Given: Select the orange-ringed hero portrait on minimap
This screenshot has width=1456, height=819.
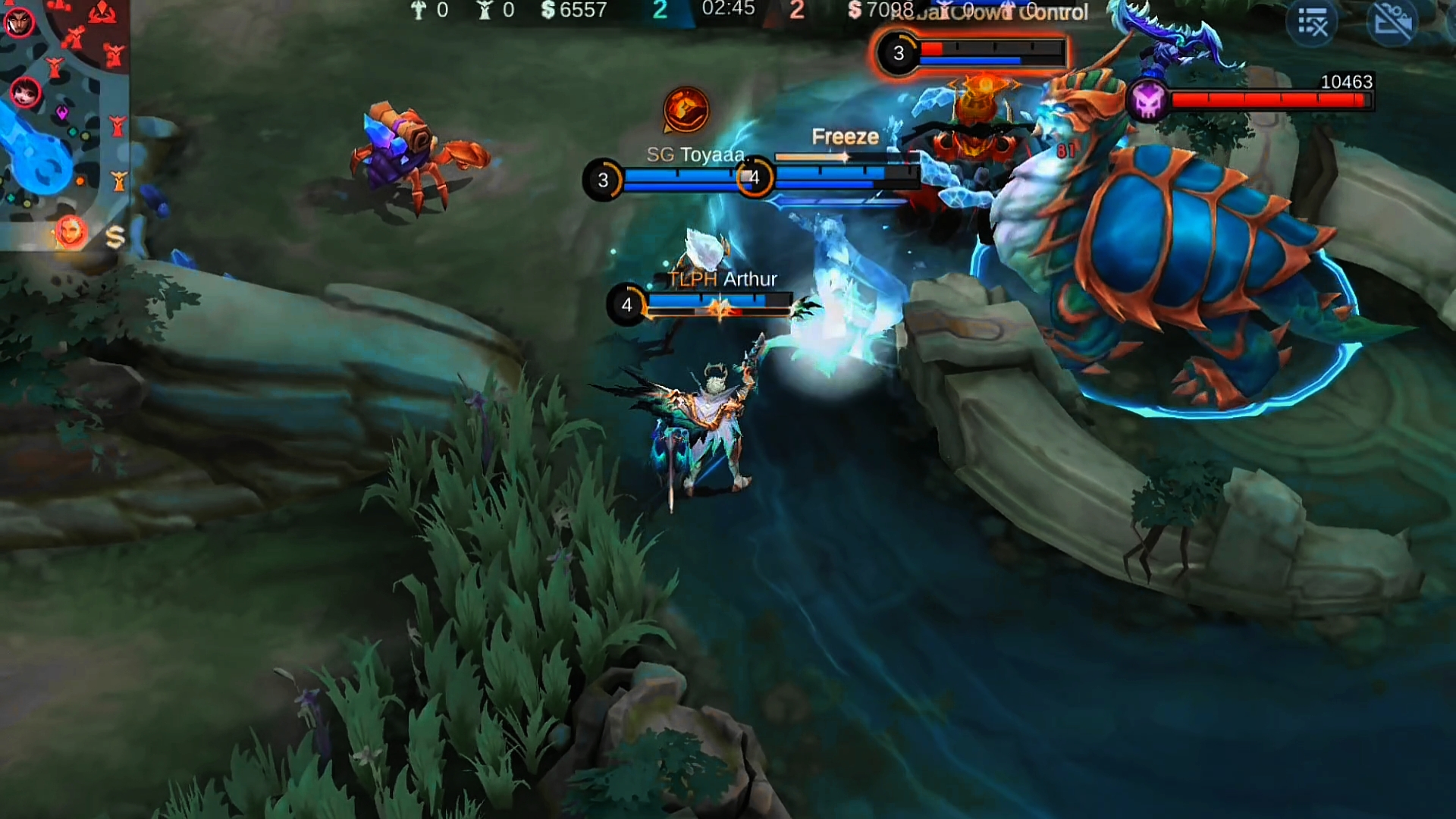Looking at the screenshot, I should click(x=70, y=231).
